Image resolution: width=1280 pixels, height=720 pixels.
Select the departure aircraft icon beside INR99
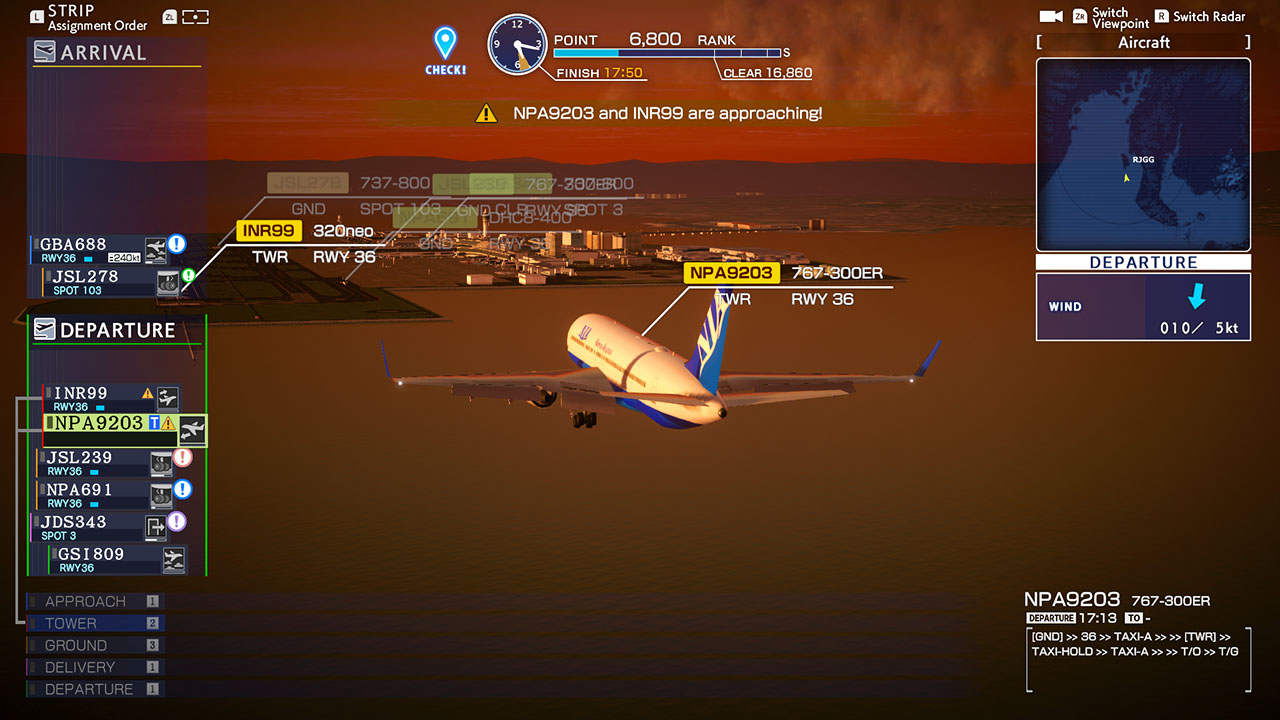167,398
